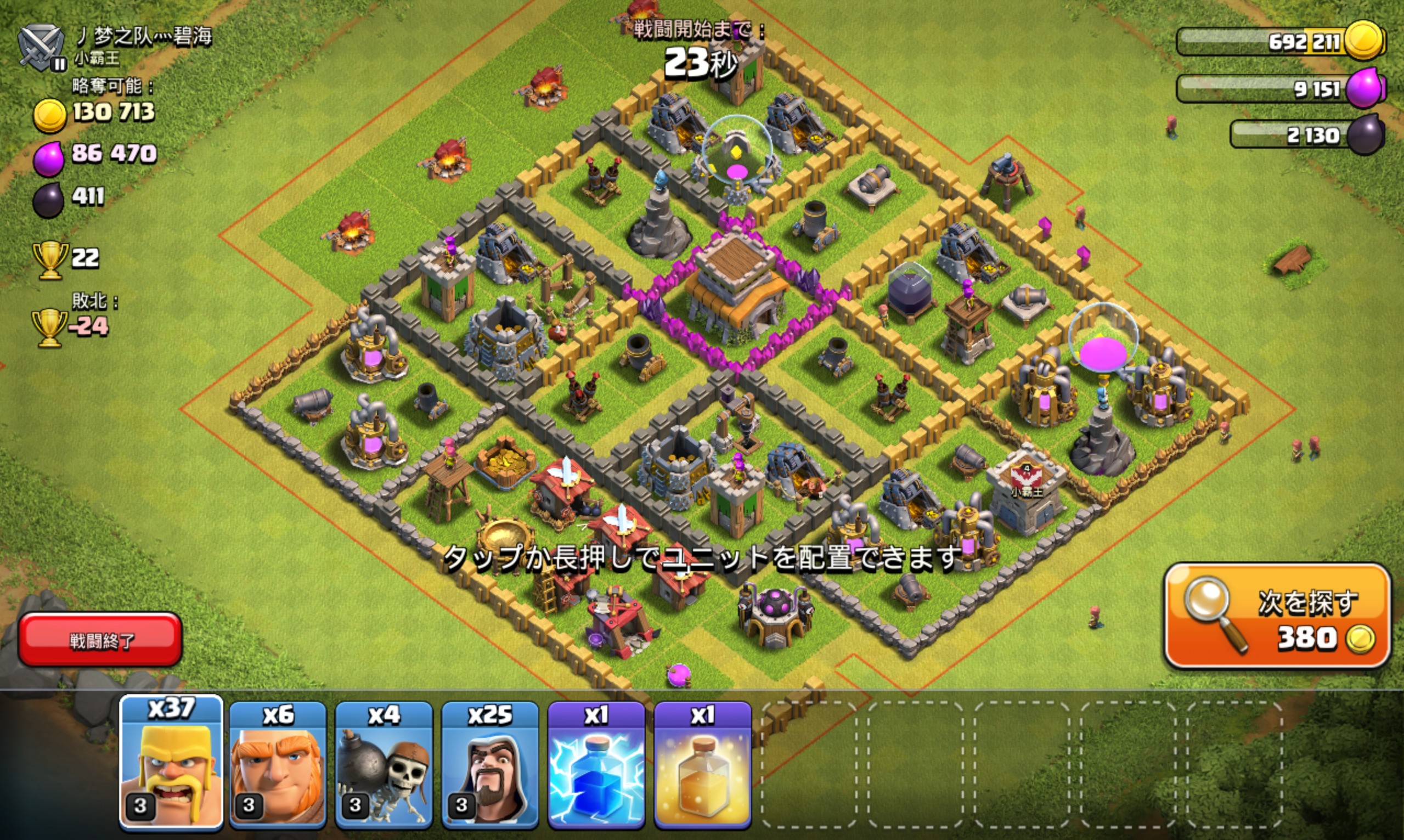This screenshot has height=840, width=1404.
Task: Search for the next opponent
Action: click(x=1277, y=616)
